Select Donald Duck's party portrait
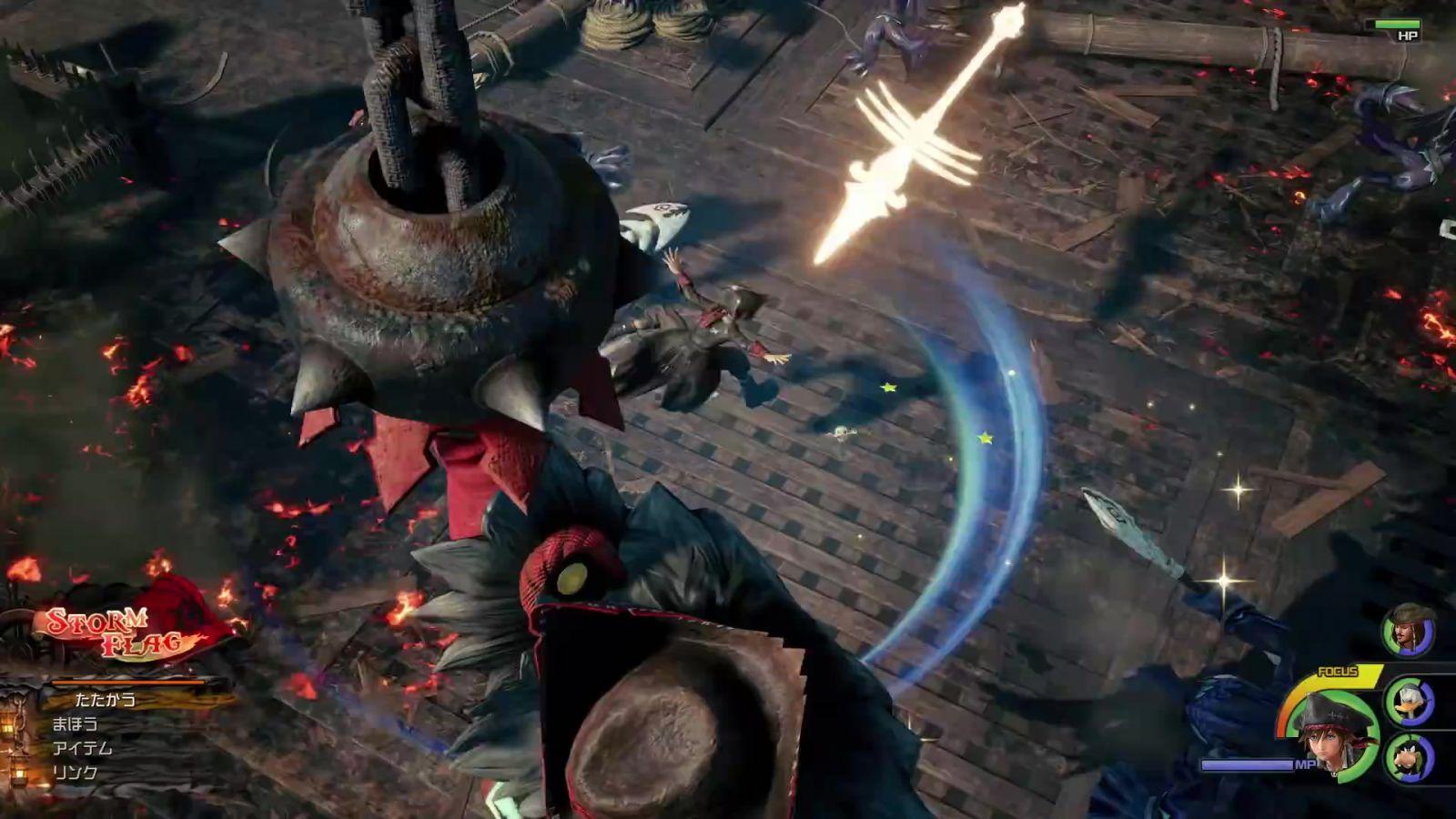The image size is (1456, 819). (x=1410, y=702)
